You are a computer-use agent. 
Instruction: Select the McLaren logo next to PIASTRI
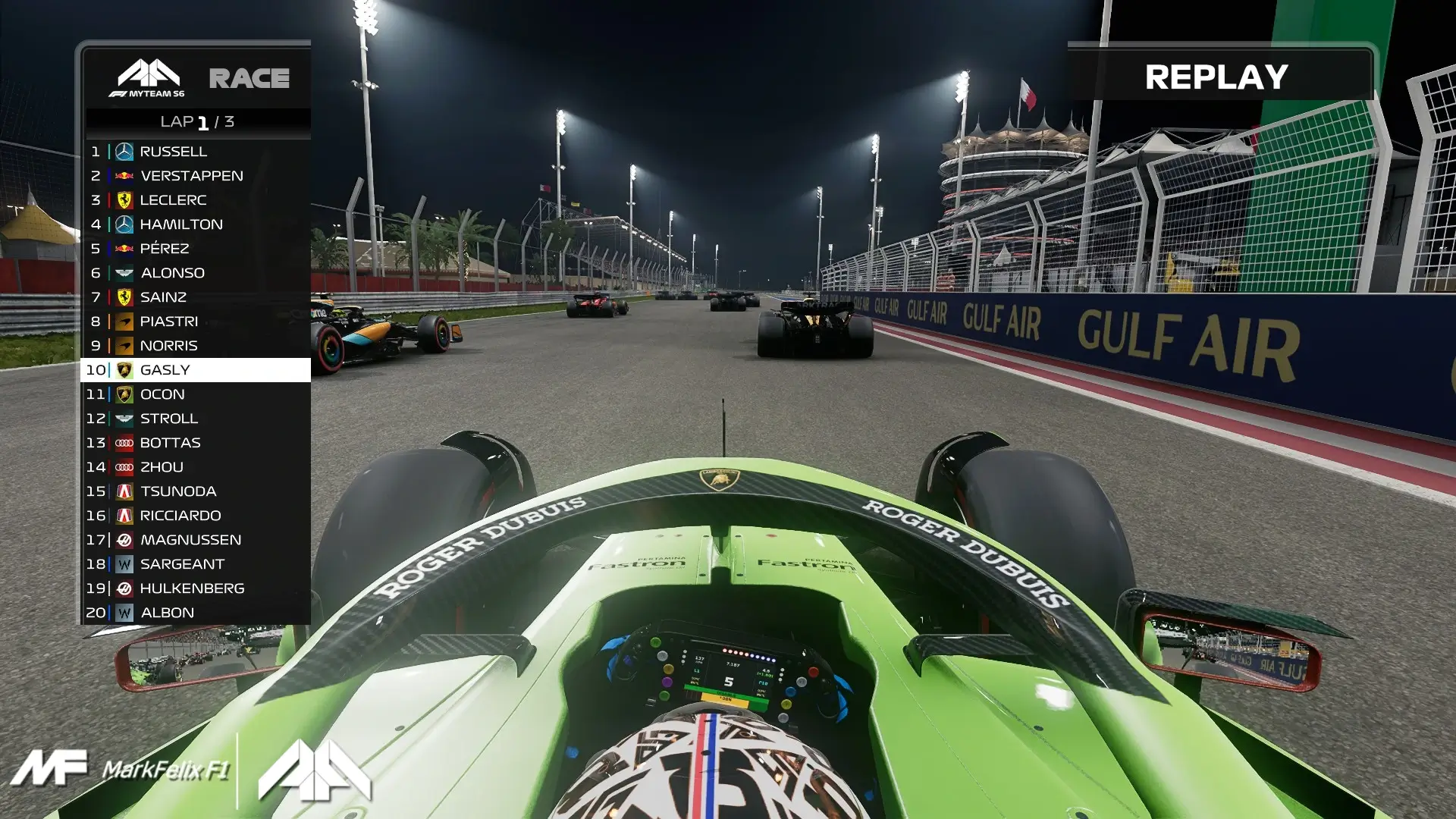(x=123, y=321)
